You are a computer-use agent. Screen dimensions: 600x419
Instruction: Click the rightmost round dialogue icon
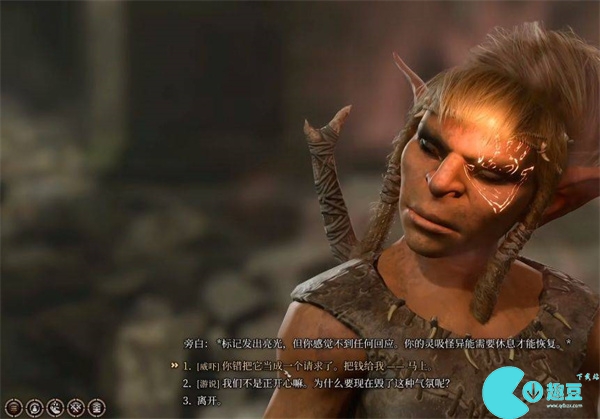coord(96,407)
